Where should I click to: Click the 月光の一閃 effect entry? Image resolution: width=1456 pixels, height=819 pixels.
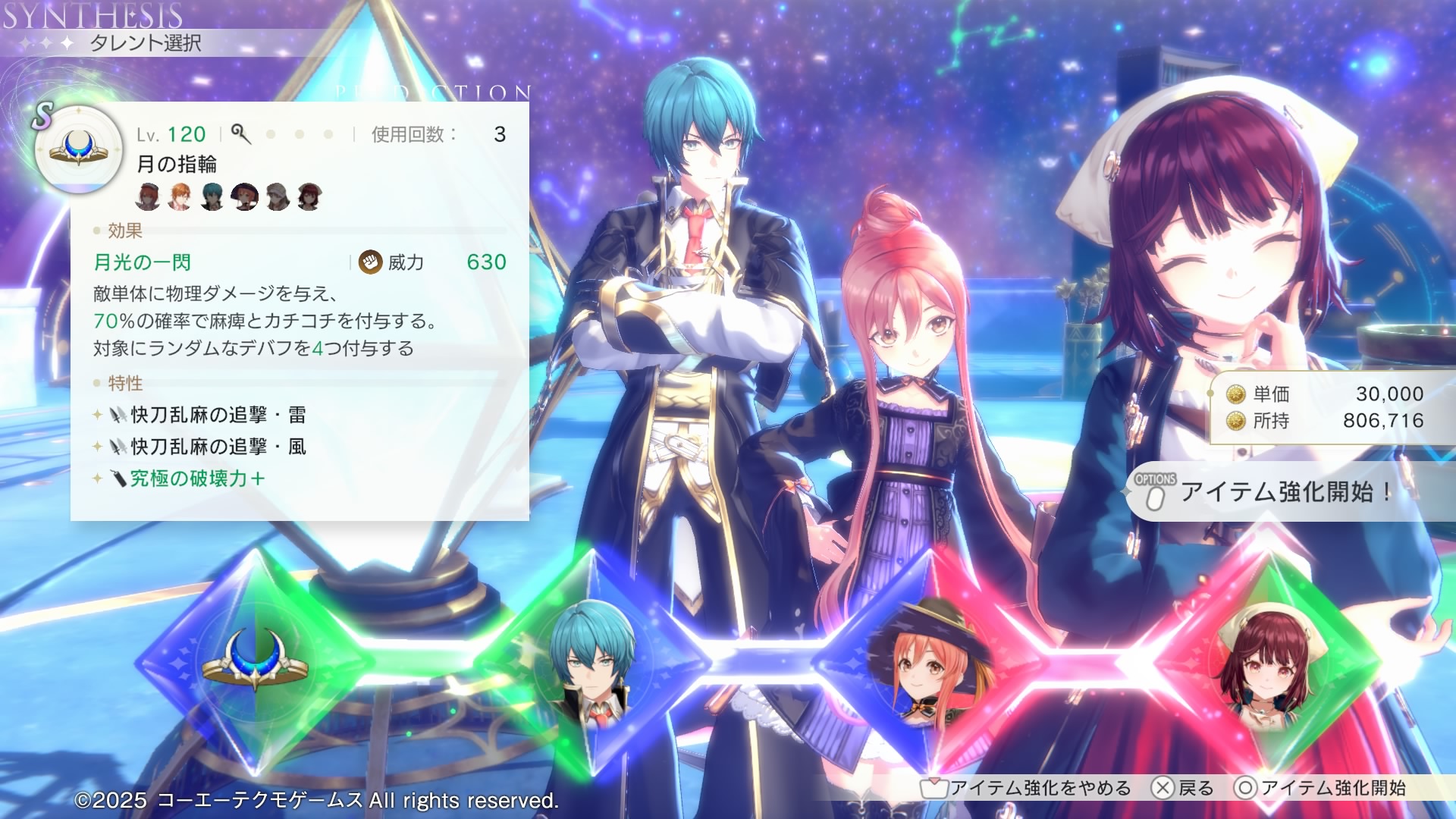point(143,262)
